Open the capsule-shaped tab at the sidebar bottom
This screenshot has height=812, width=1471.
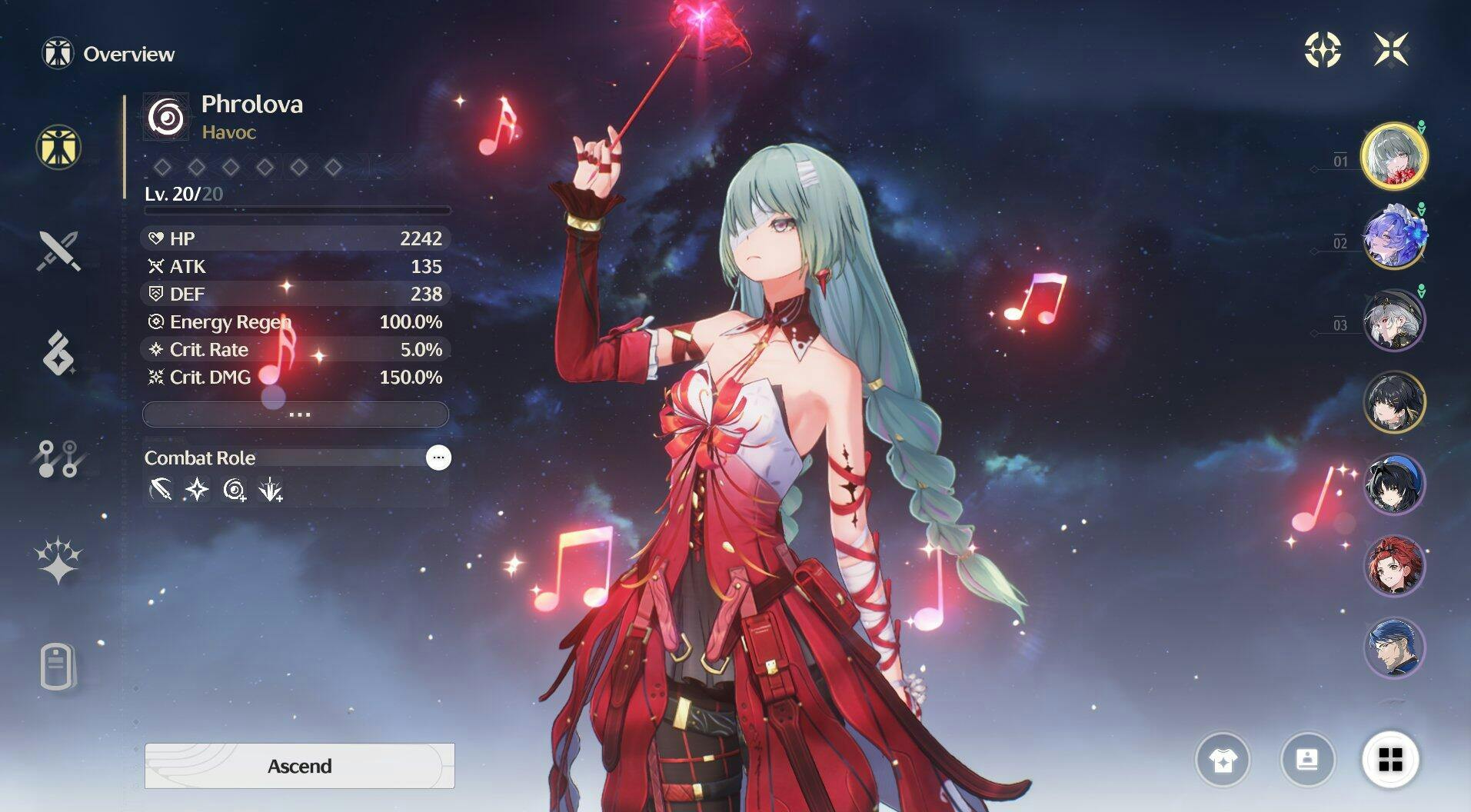coord(58,666)
